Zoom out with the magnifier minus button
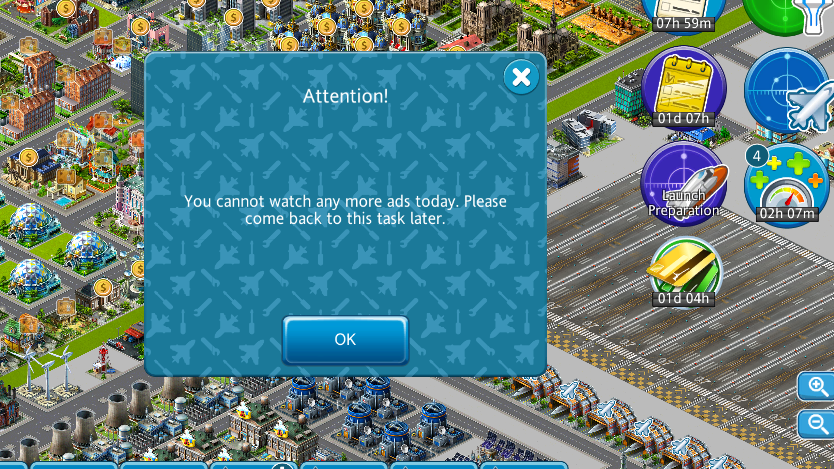Screen dimensions: 834x469 click(817, 424)
